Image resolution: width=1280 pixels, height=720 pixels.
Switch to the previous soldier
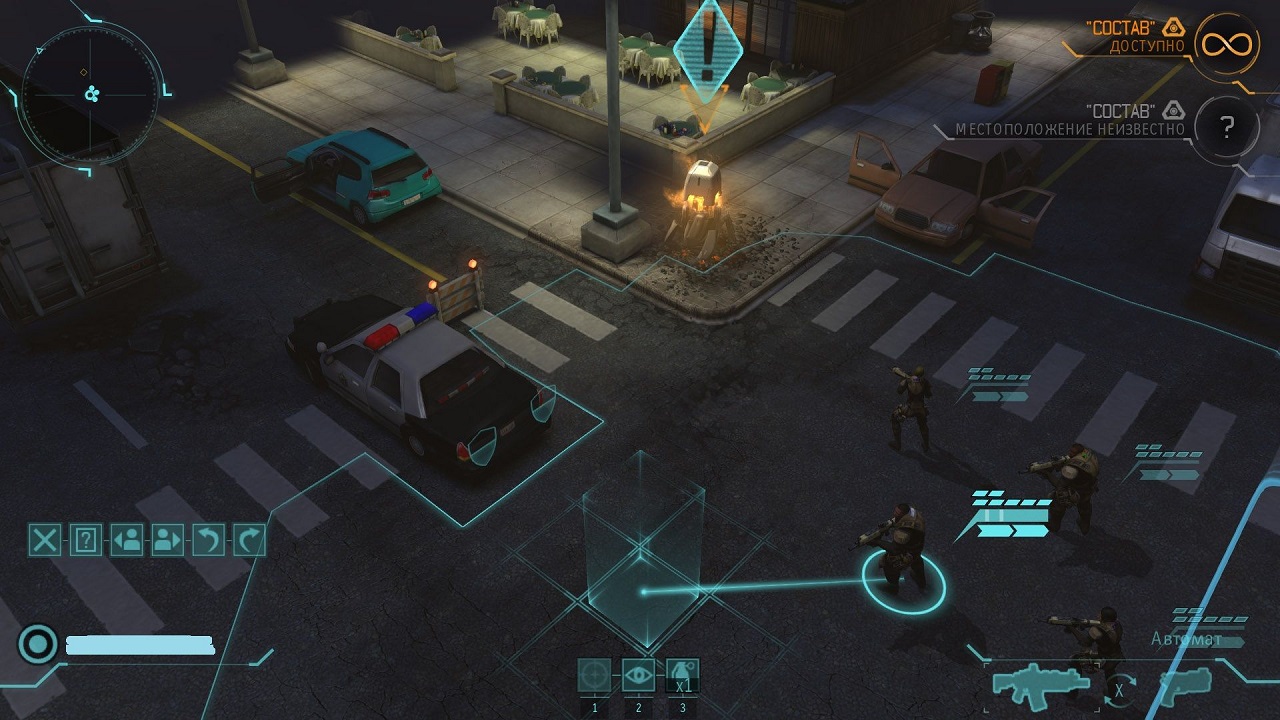click(x=127, y=541)
